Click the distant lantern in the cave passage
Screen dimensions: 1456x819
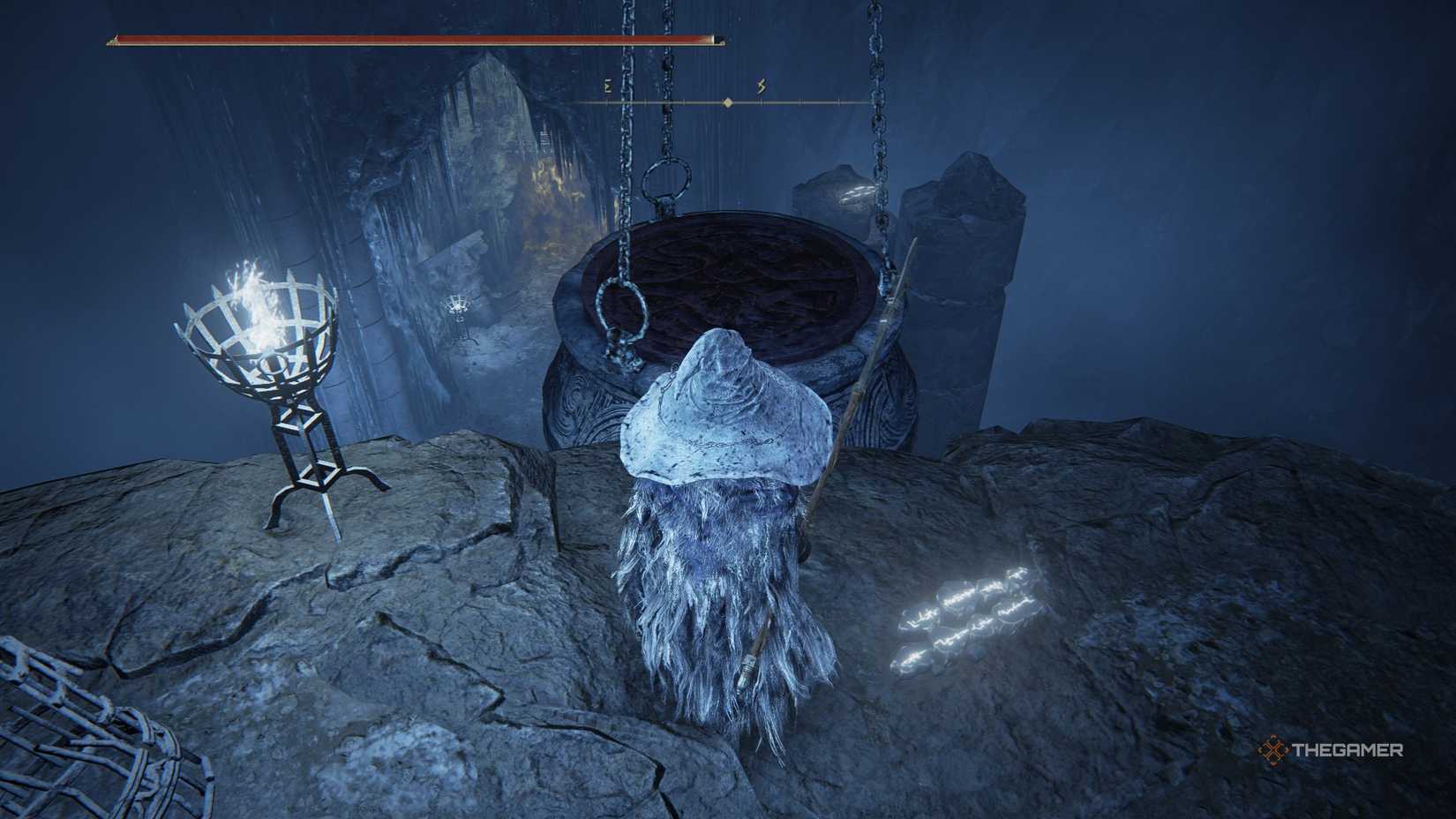tap(458, 304)
